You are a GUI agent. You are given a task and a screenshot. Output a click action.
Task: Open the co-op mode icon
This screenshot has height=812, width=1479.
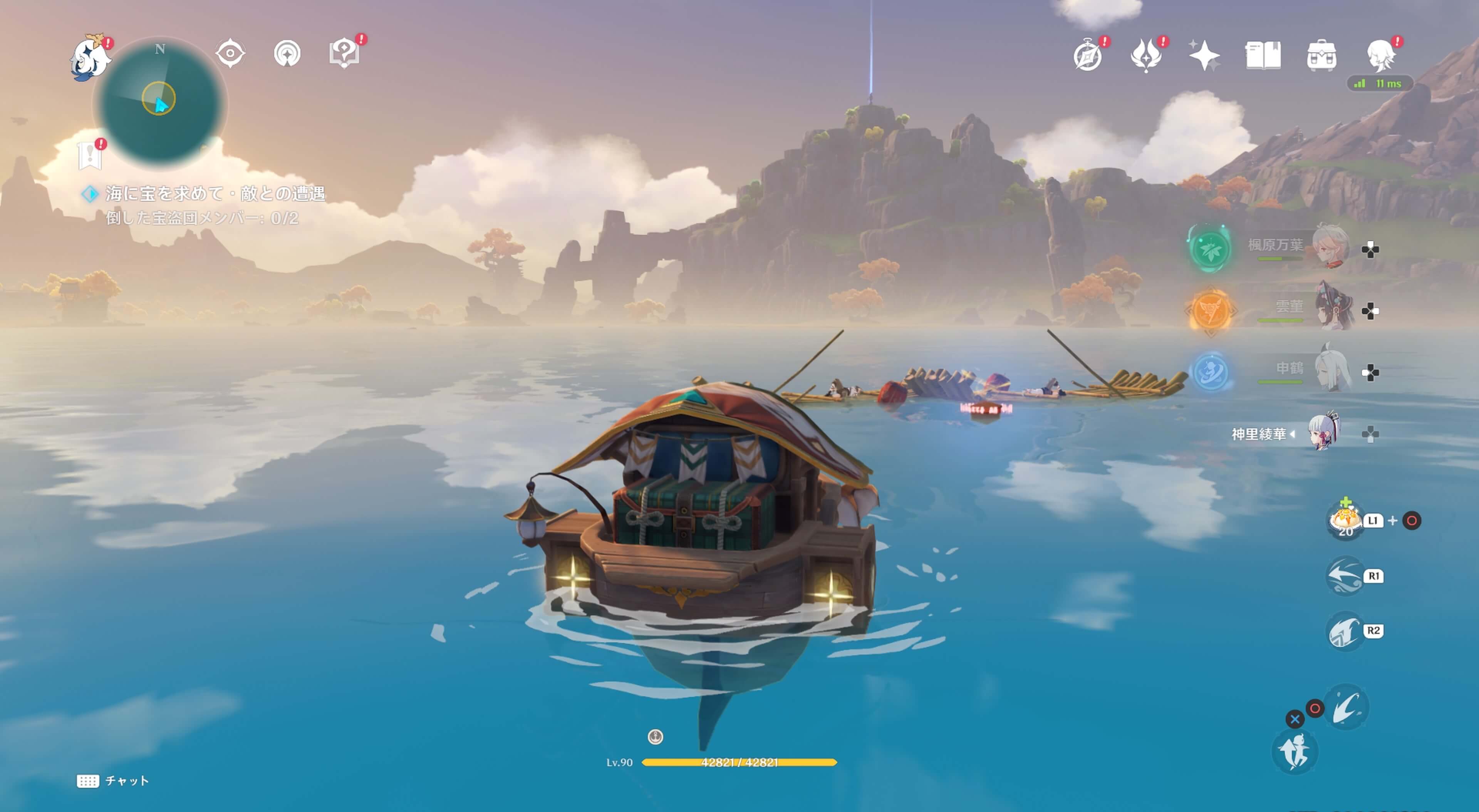point(287,54)
